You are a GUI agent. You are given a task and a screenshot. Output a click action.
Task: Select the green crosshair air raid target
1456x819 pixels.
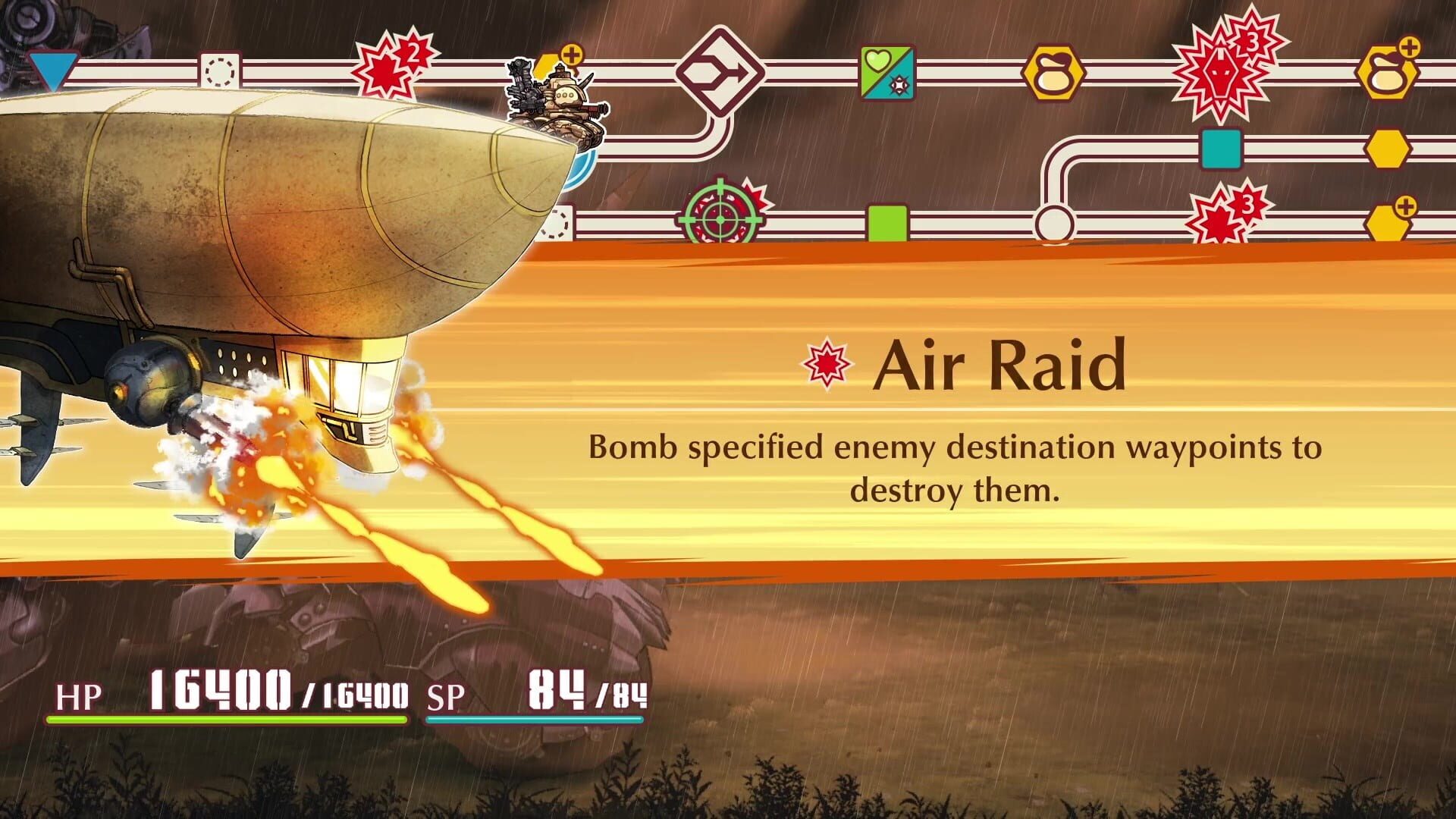click(x=720, y=218)
